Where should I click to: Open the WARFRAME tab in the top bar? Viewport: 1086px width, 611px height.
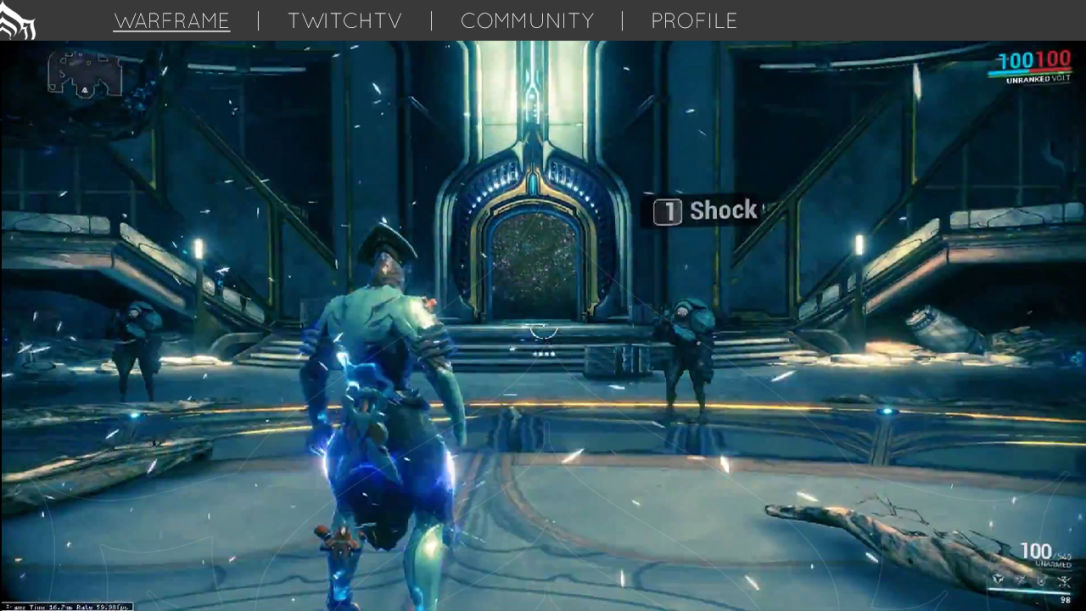tap(171, 21)
